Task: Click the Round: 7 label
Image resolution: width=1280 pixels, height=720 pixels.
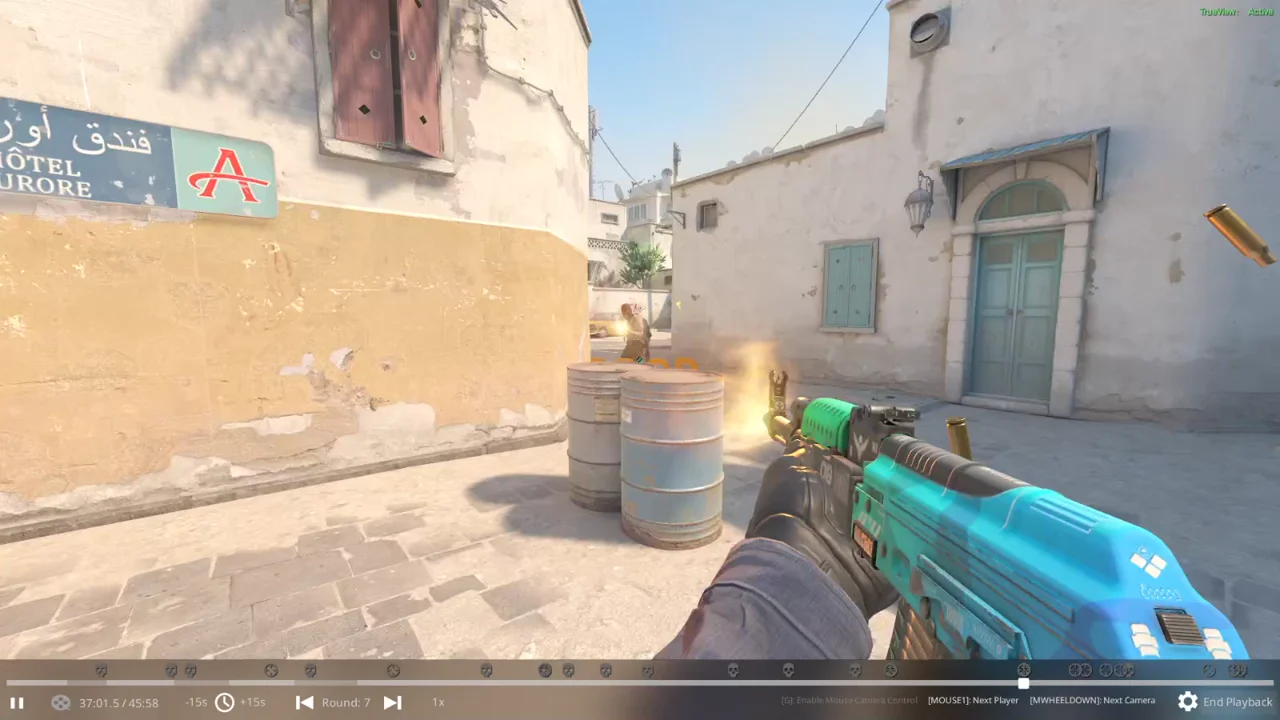Action: pos(346,702)
